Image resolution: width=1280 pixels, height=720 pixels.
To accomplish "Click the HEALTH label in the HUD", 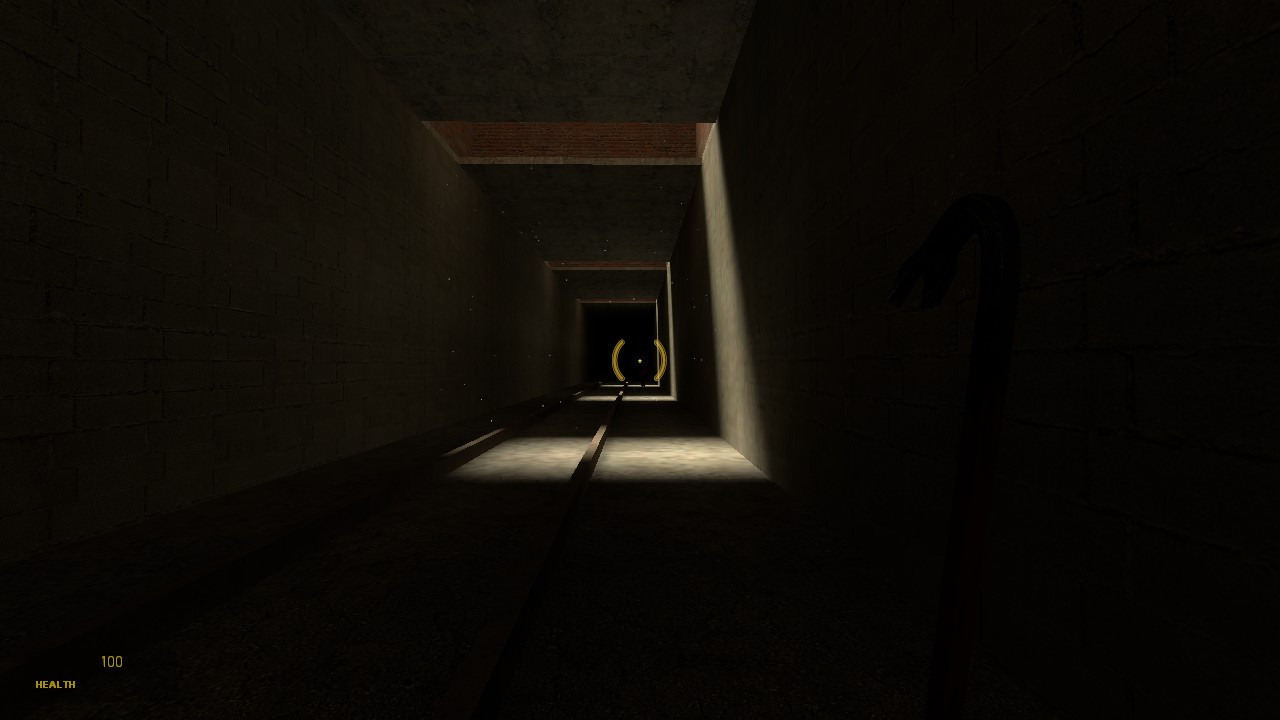I will [55, 685].
